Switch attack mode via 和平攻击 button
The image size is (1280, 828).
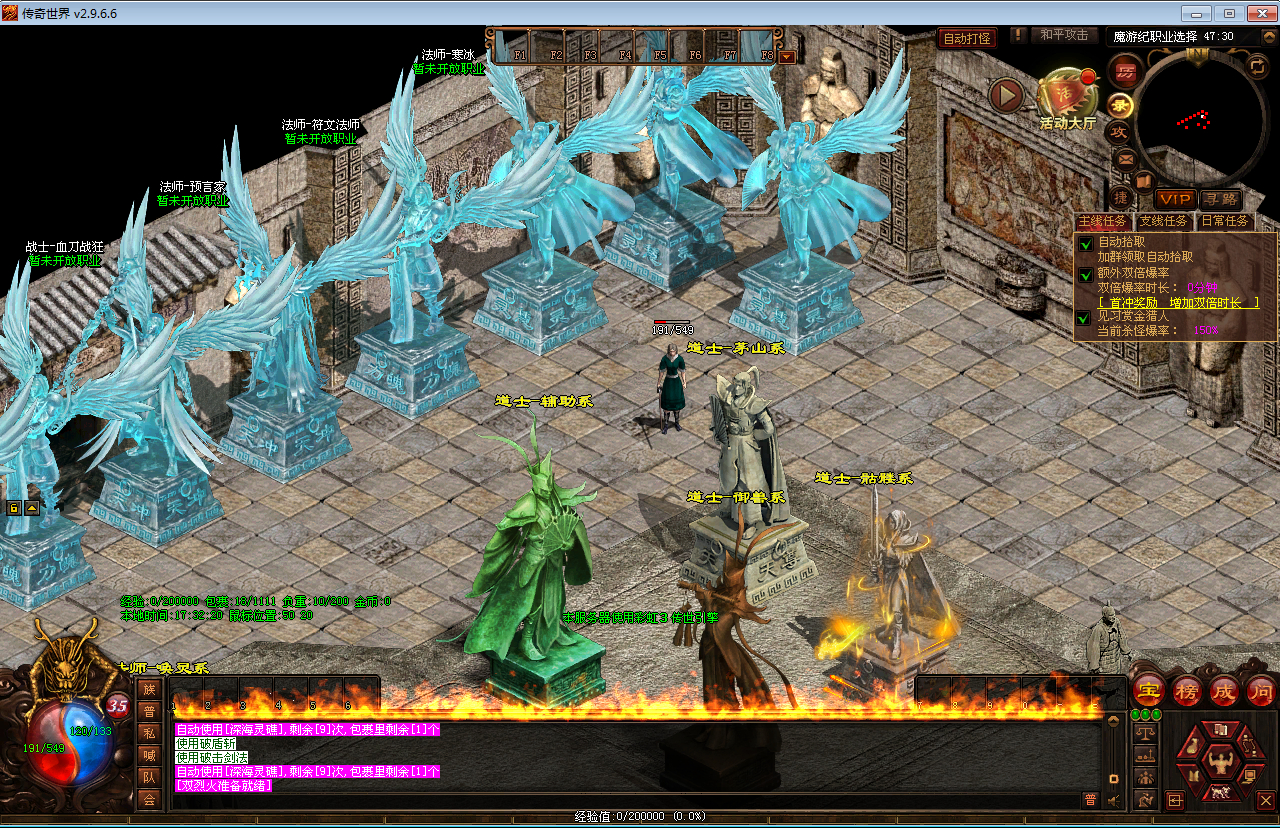tap(1063, 35)
